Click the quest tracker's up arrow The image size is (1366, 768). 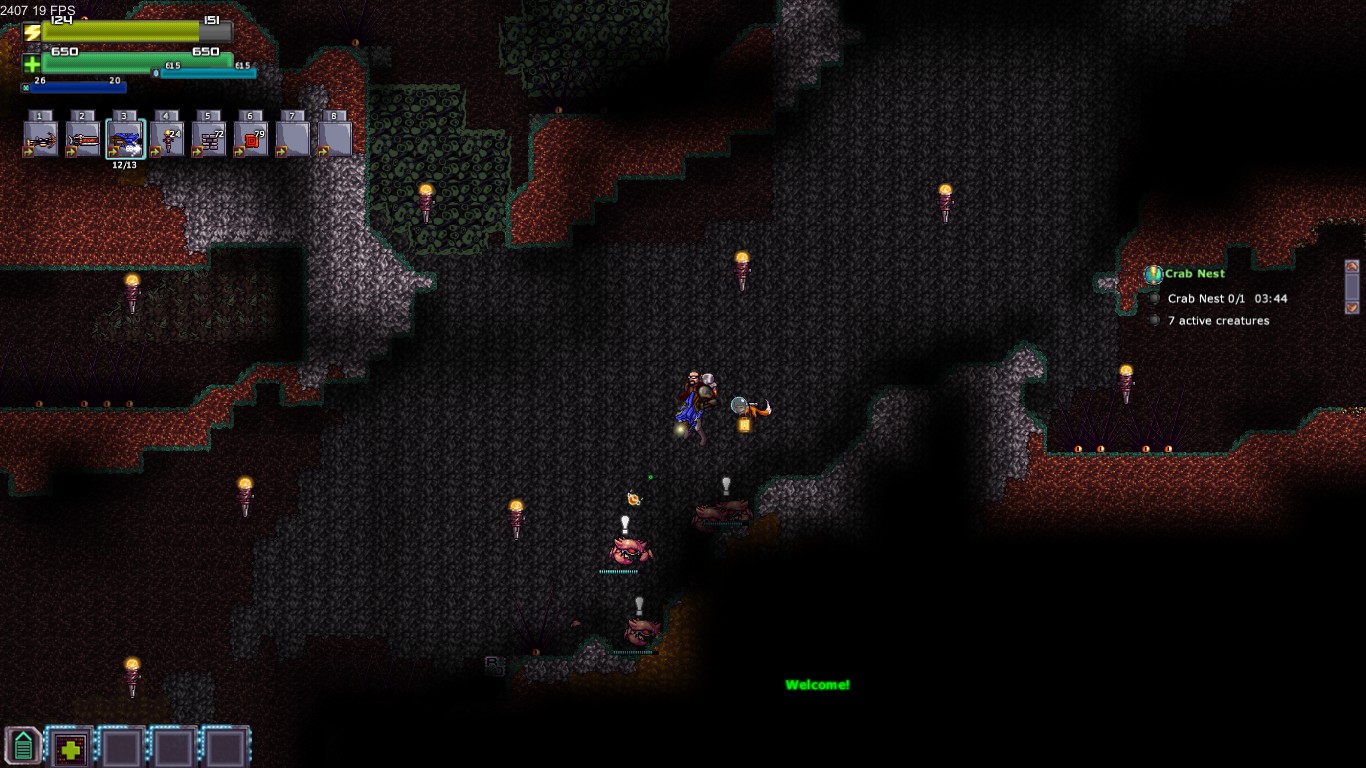tap(1352, 267)
